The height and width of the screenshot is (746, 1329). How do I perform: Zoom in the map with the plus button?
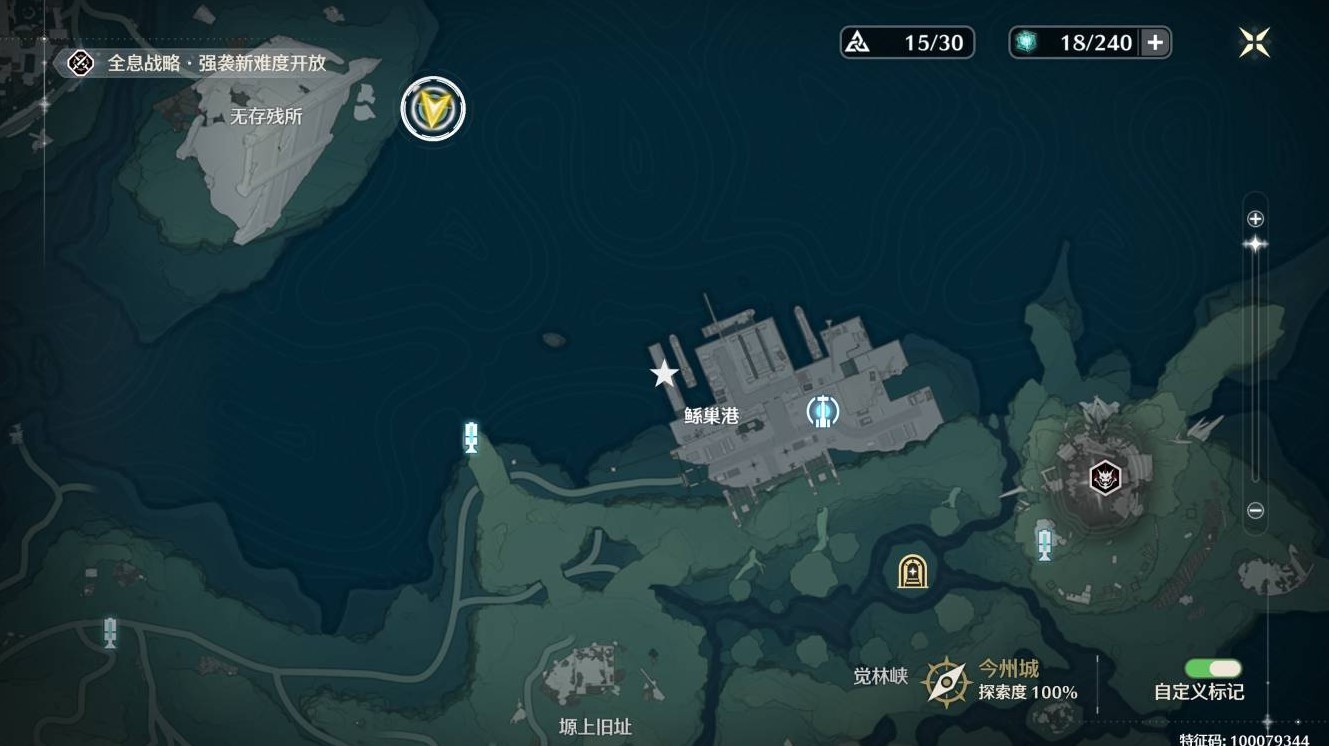tap(1256, 219)
